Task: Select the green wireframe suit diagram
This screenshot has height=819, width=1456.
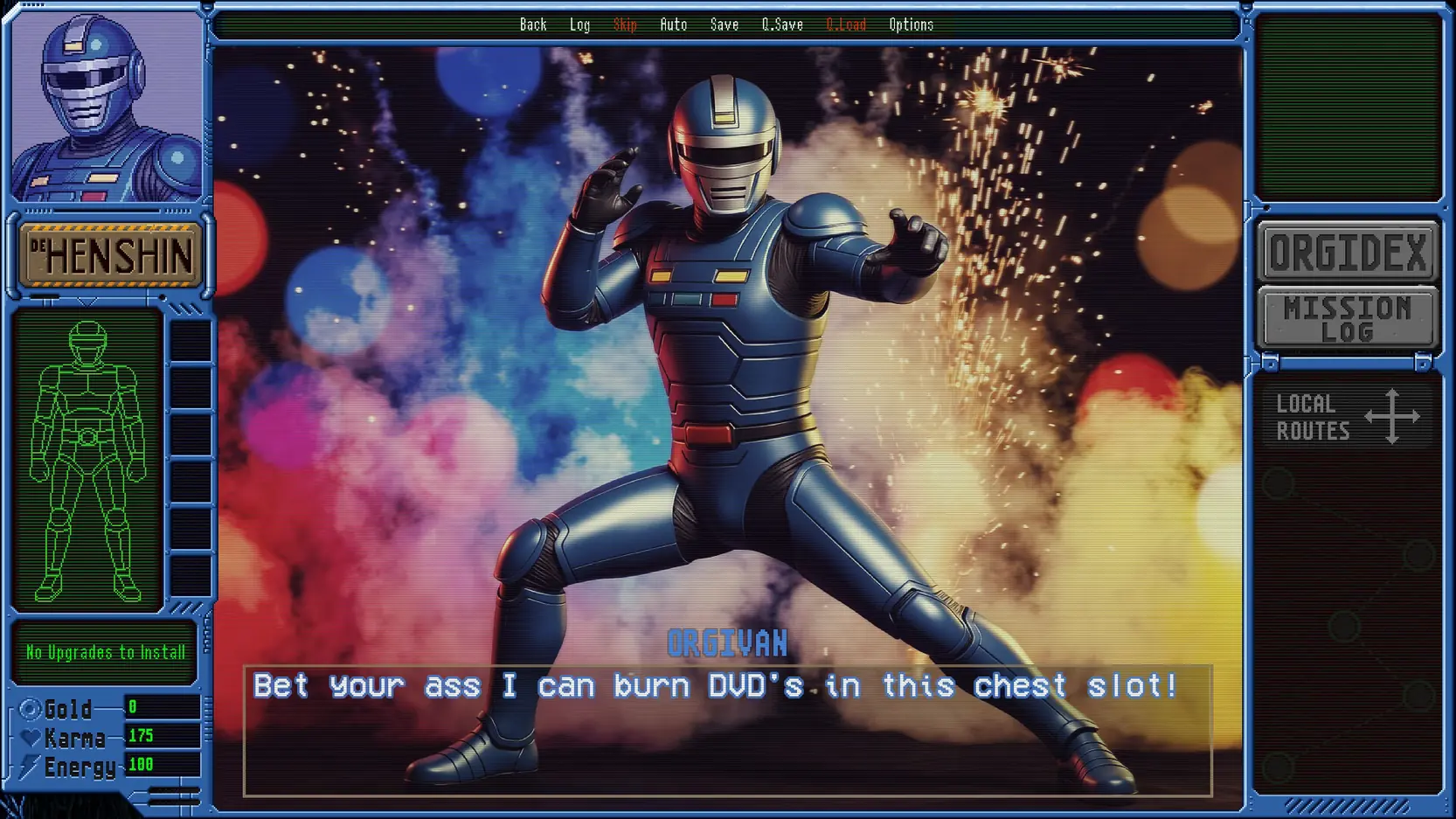Action: (x=87, y=462)
